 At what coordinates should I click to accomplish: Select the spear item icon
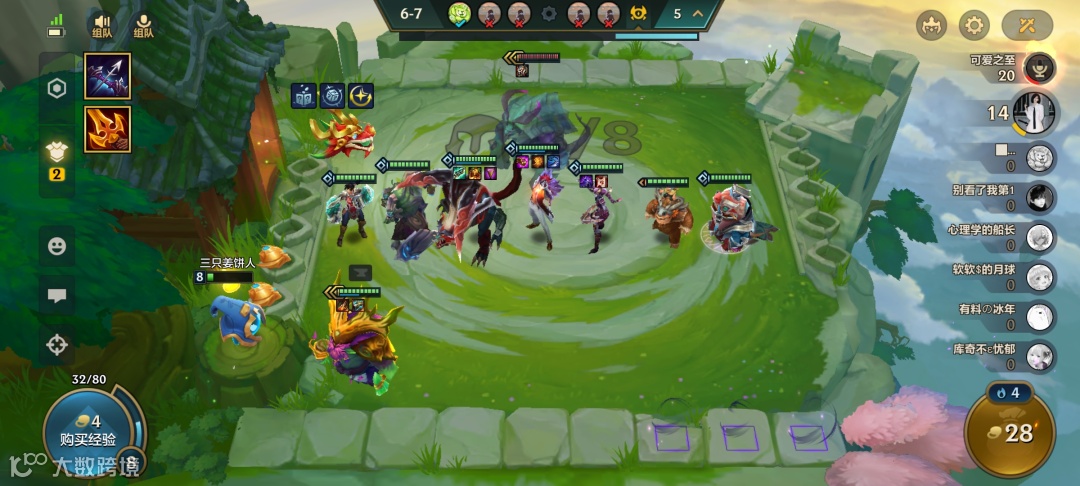click(107, 77)
